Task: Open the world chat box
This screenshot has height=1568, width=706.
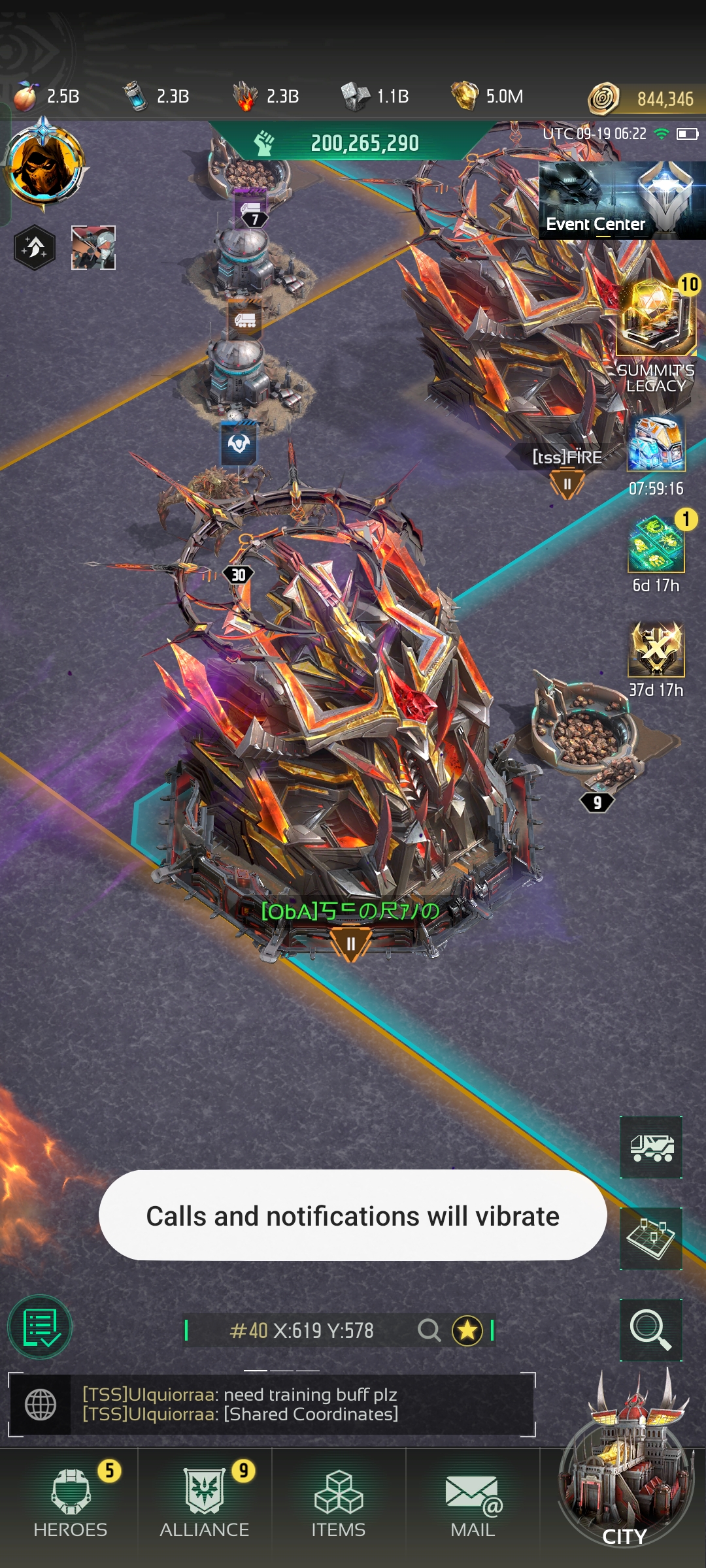Action: (271, 1404)
